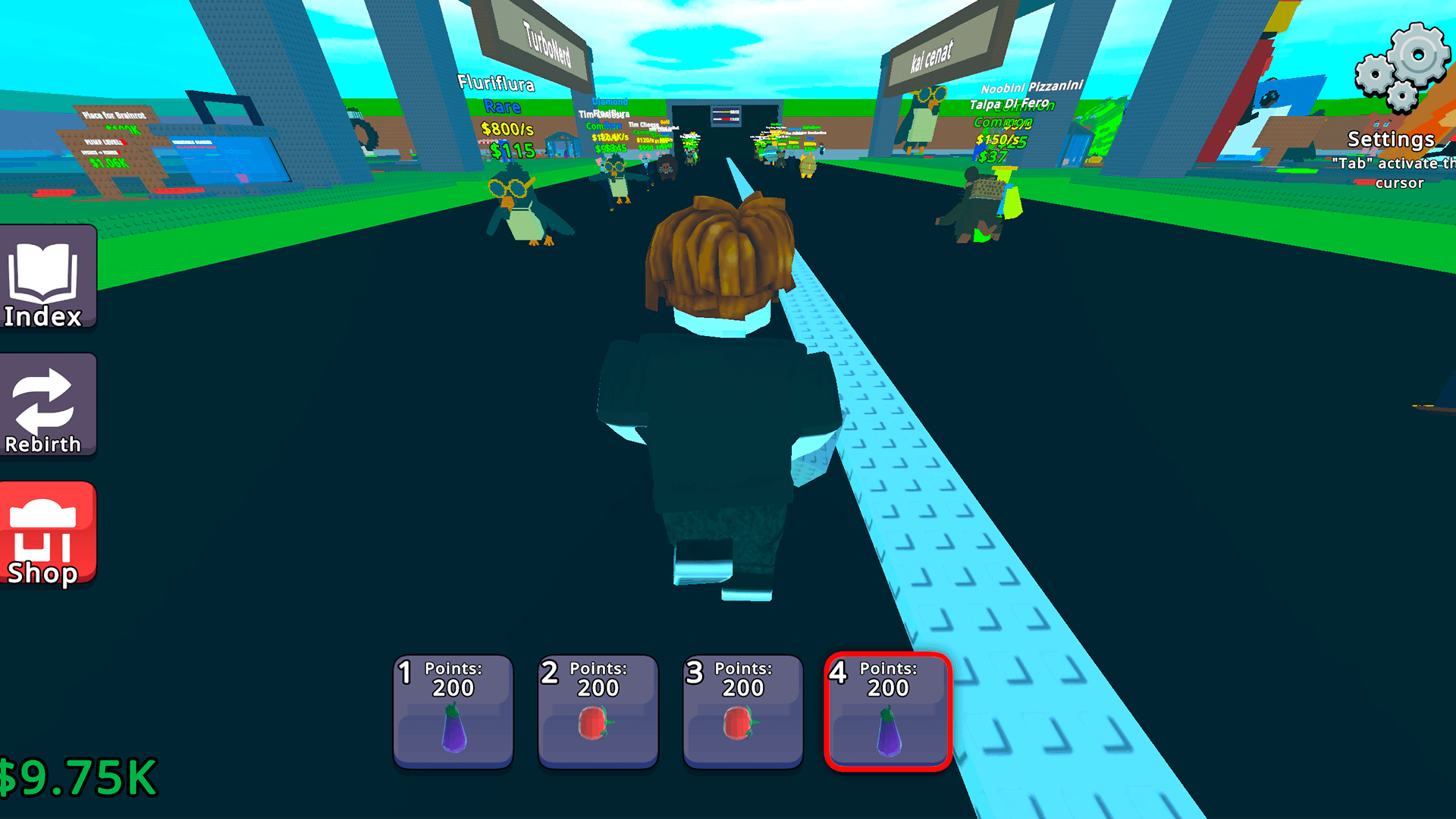Click the Points: 200 label on slot 4
1456x819 pixels.
point(887,679)
